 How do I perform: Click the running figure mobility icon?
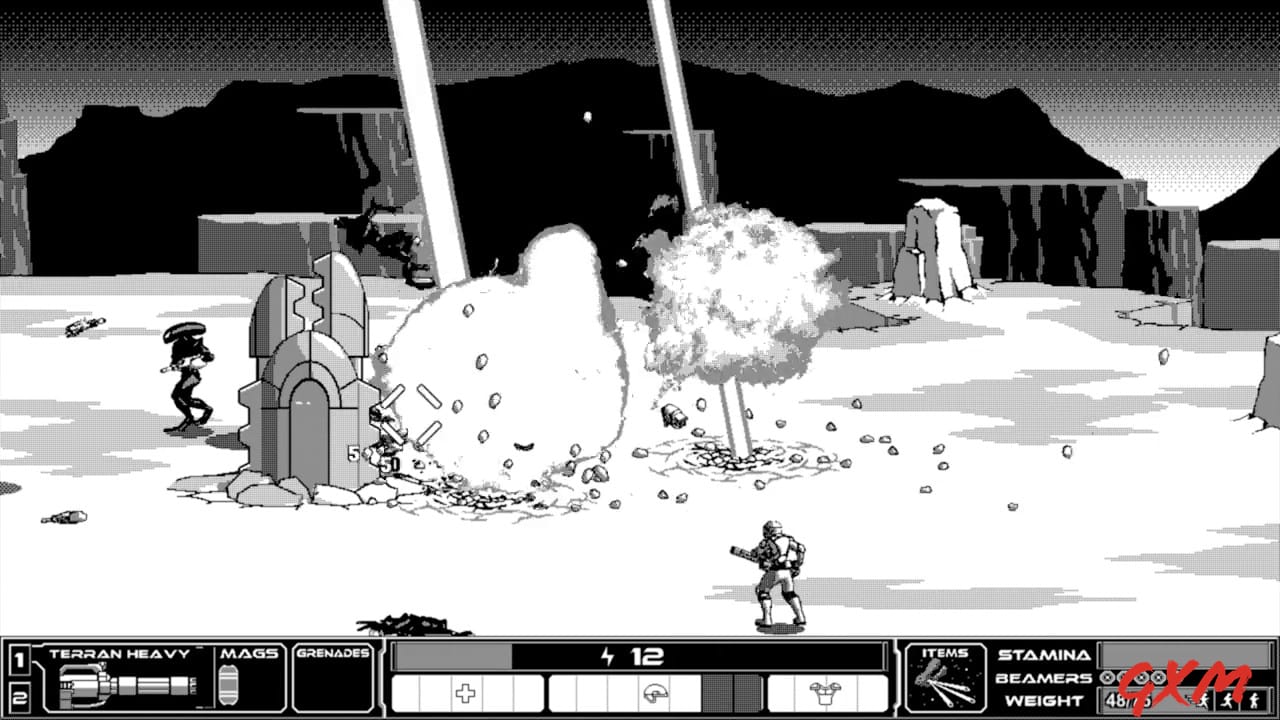tap(1230, 700)
